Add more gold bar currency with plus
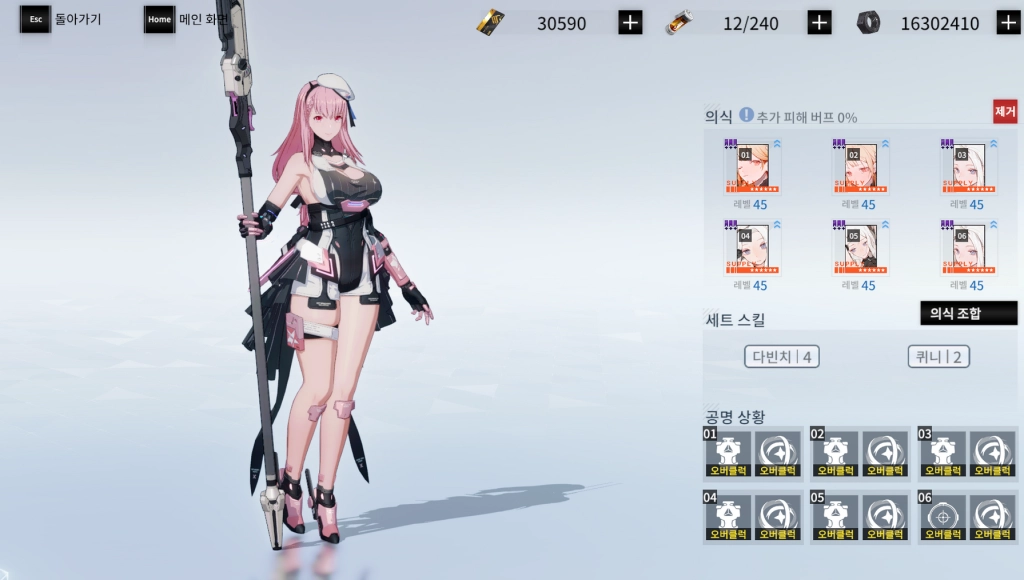Screen dimensions: 1024x580 [x=630, y=23]
